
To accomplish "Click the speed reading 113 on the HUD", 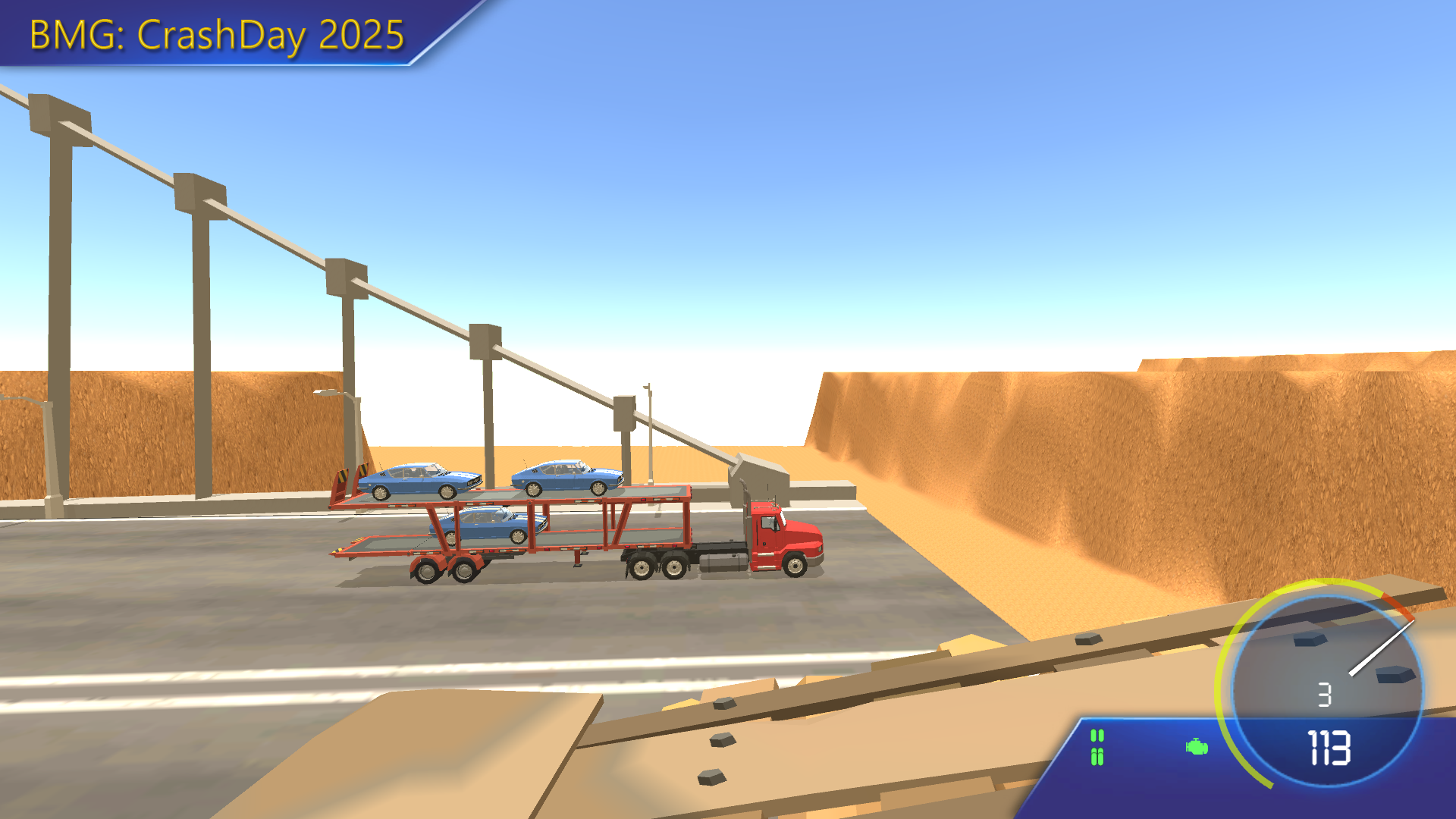I will pos(1329,749).
